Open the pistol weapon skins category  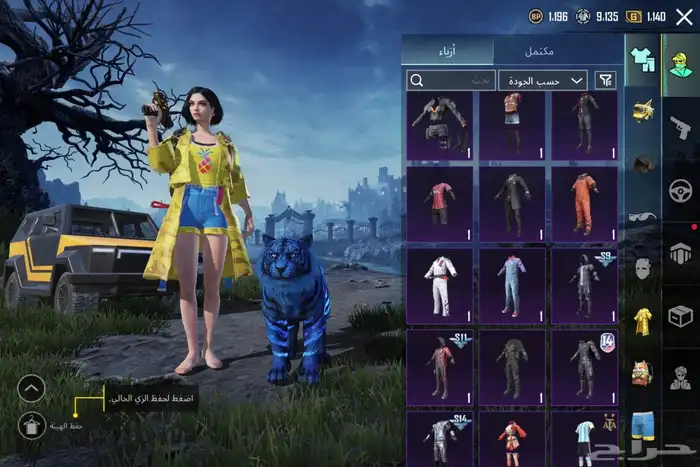[x=680, y=127]
